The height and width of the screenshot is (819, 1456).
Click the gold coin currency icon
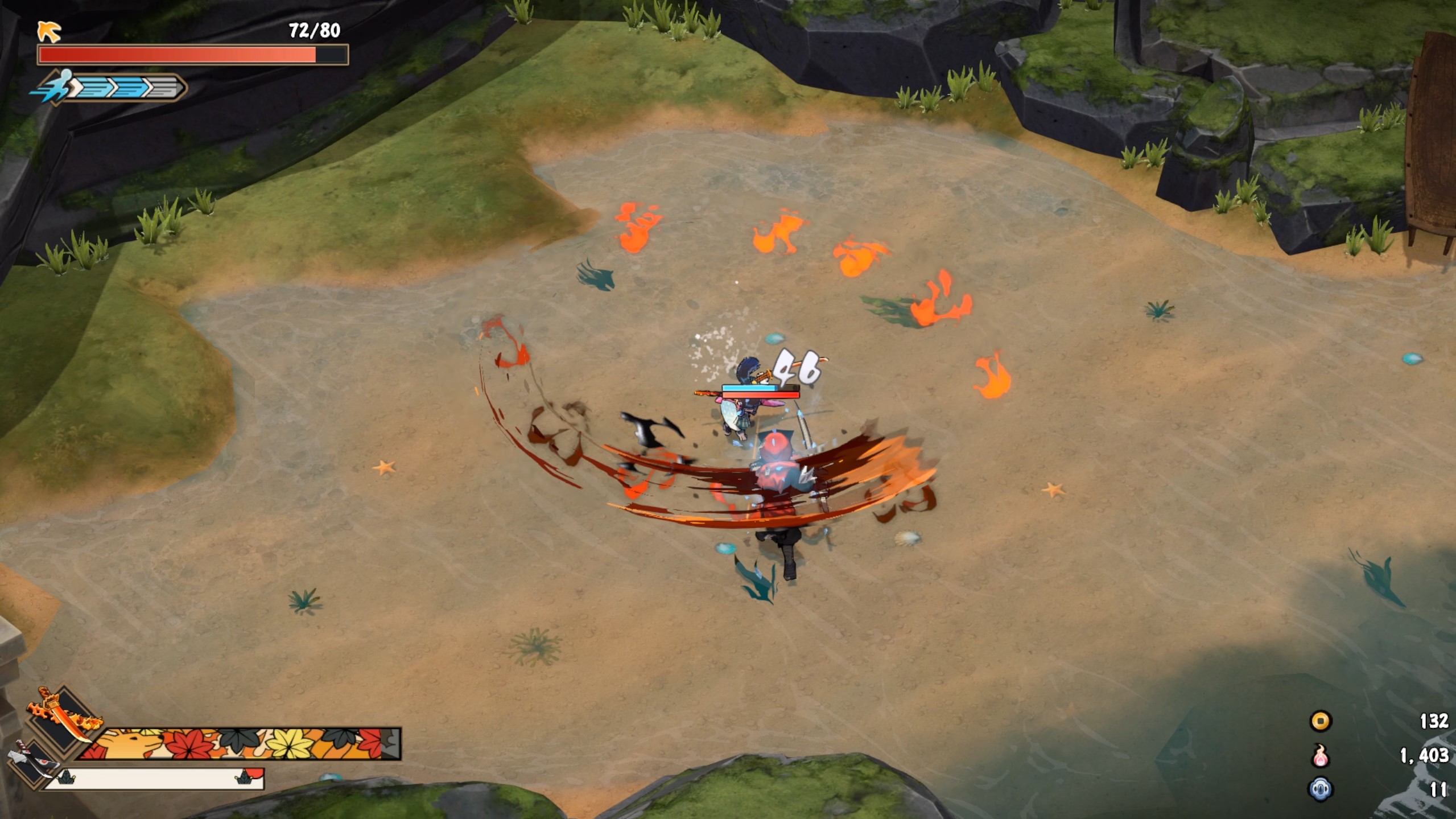(1320, 721)
